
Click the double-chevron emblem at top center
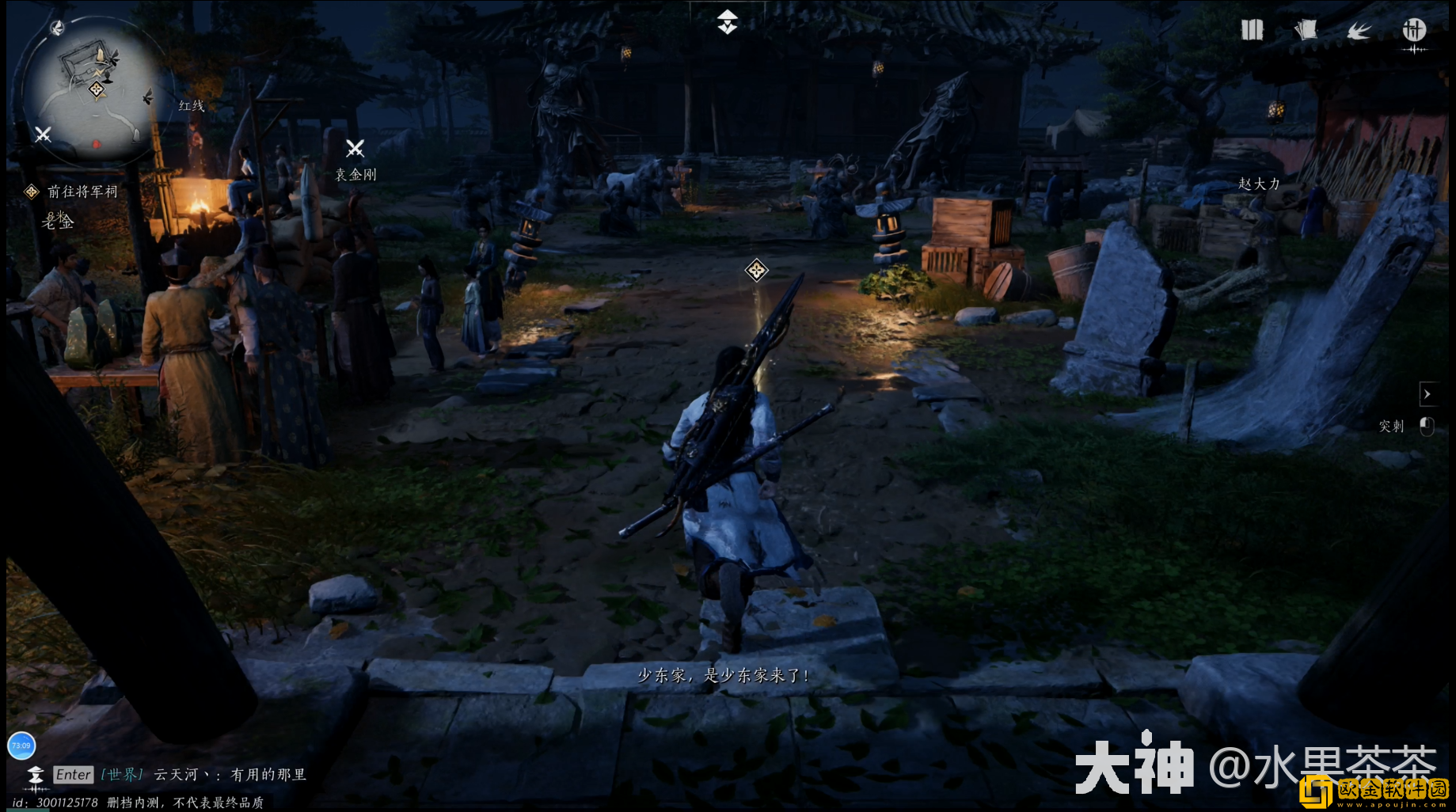point(728,22)
